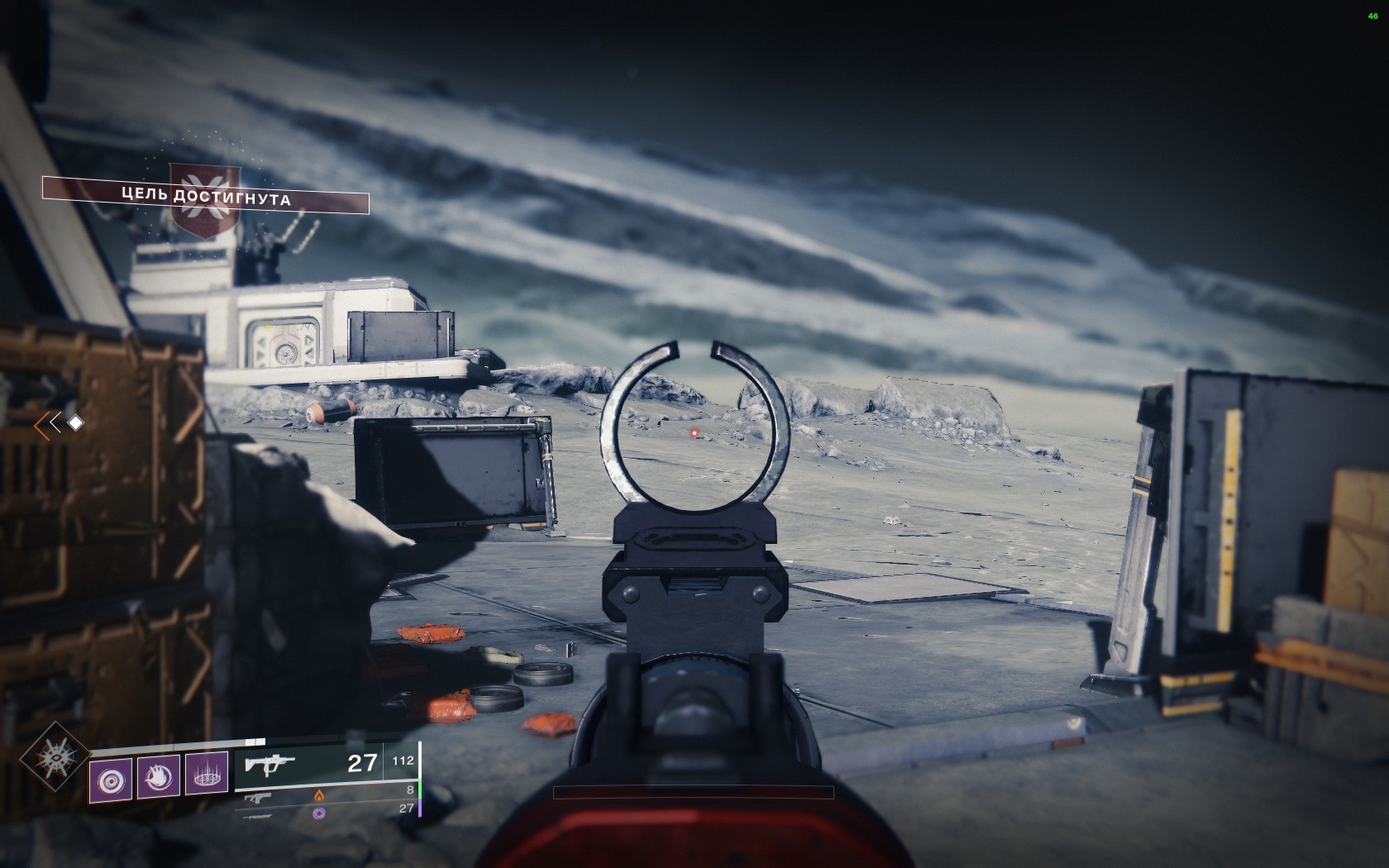
Task: Use the void vortex grenade ability
Action: [x=111, y=778]
